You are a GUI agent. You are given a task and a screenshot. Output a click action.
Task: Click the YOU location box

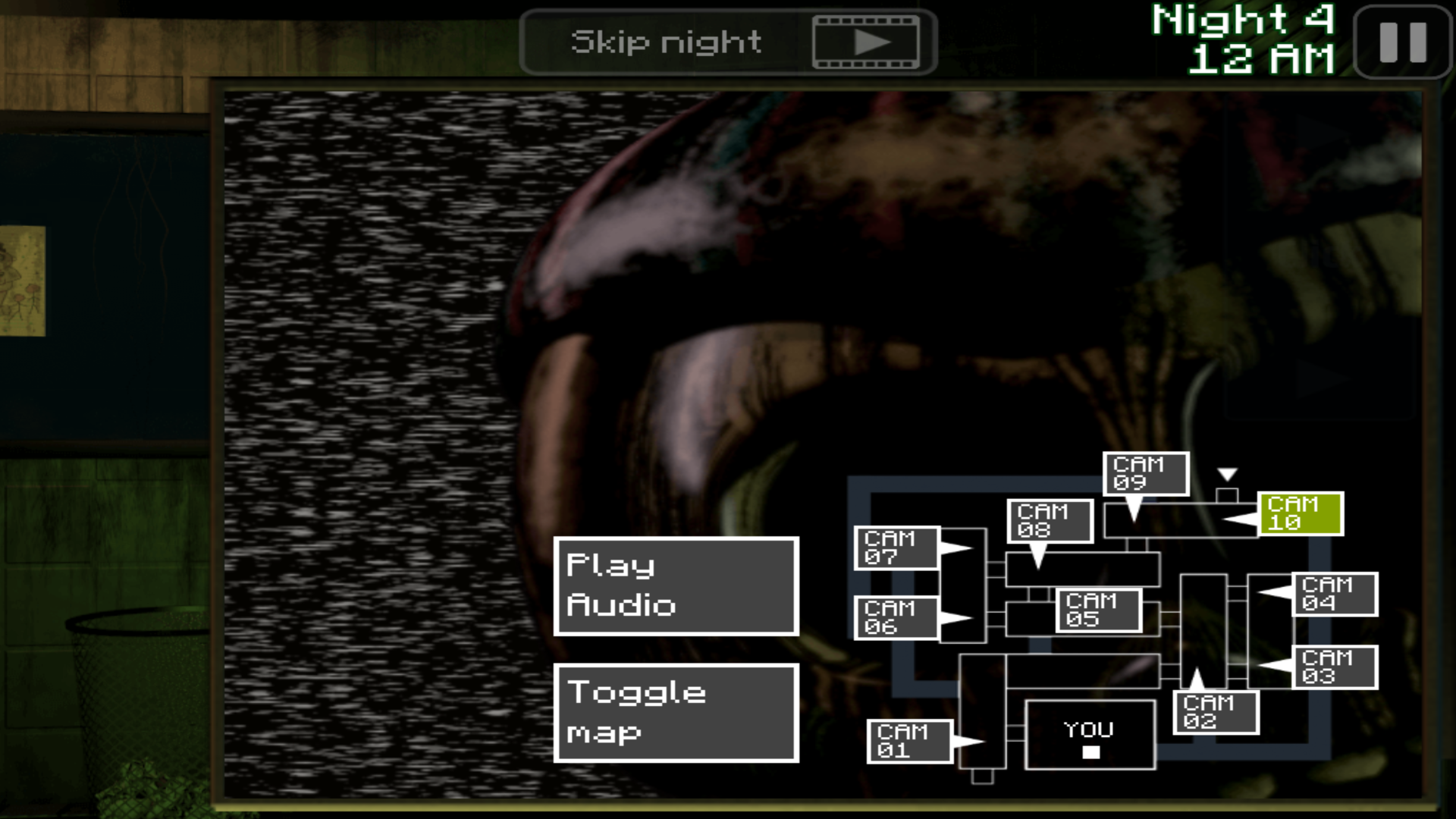point(1089,736)
